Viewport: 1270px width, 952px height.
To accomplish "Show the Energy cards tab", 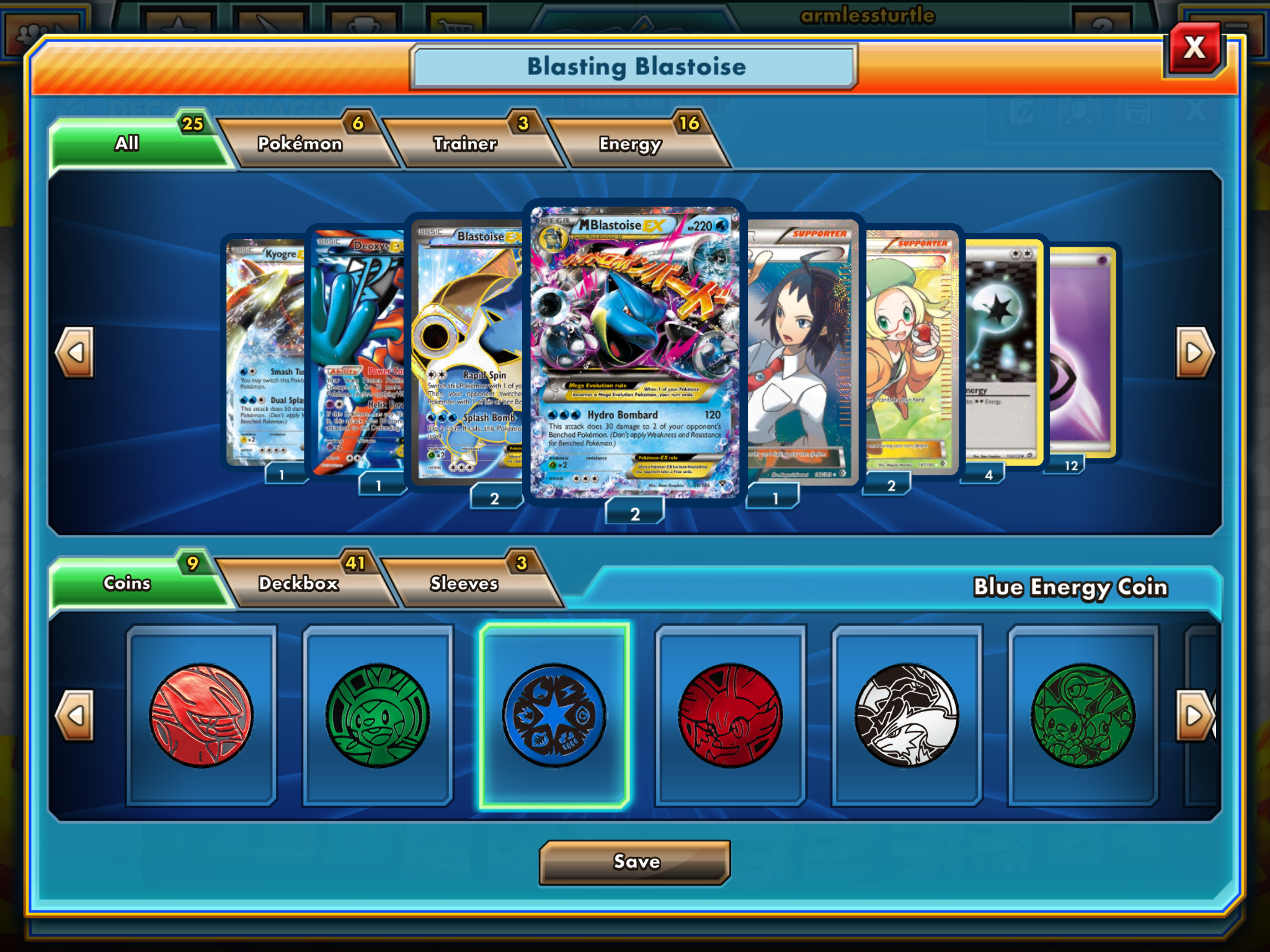I will point(630,144).
